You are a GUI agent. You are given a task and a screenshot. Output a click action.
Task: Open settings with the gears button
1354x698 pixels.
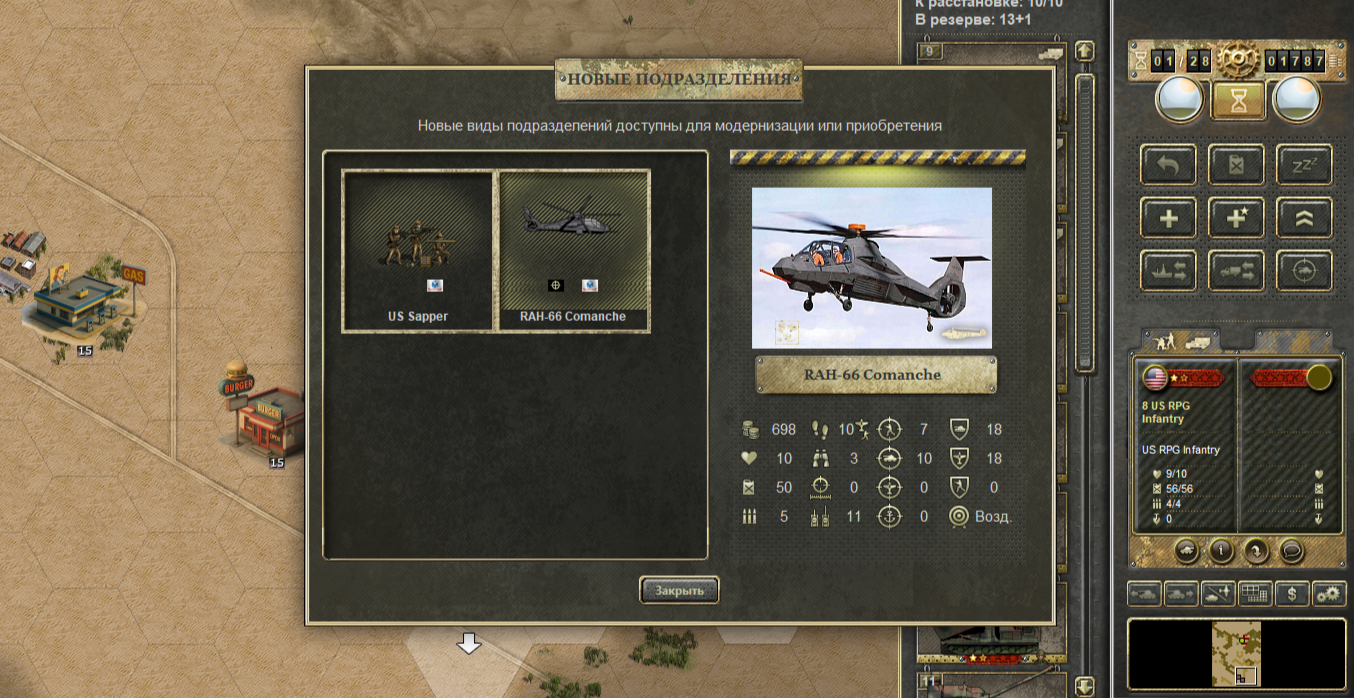pyautogui.click(x=1329, y=594)
